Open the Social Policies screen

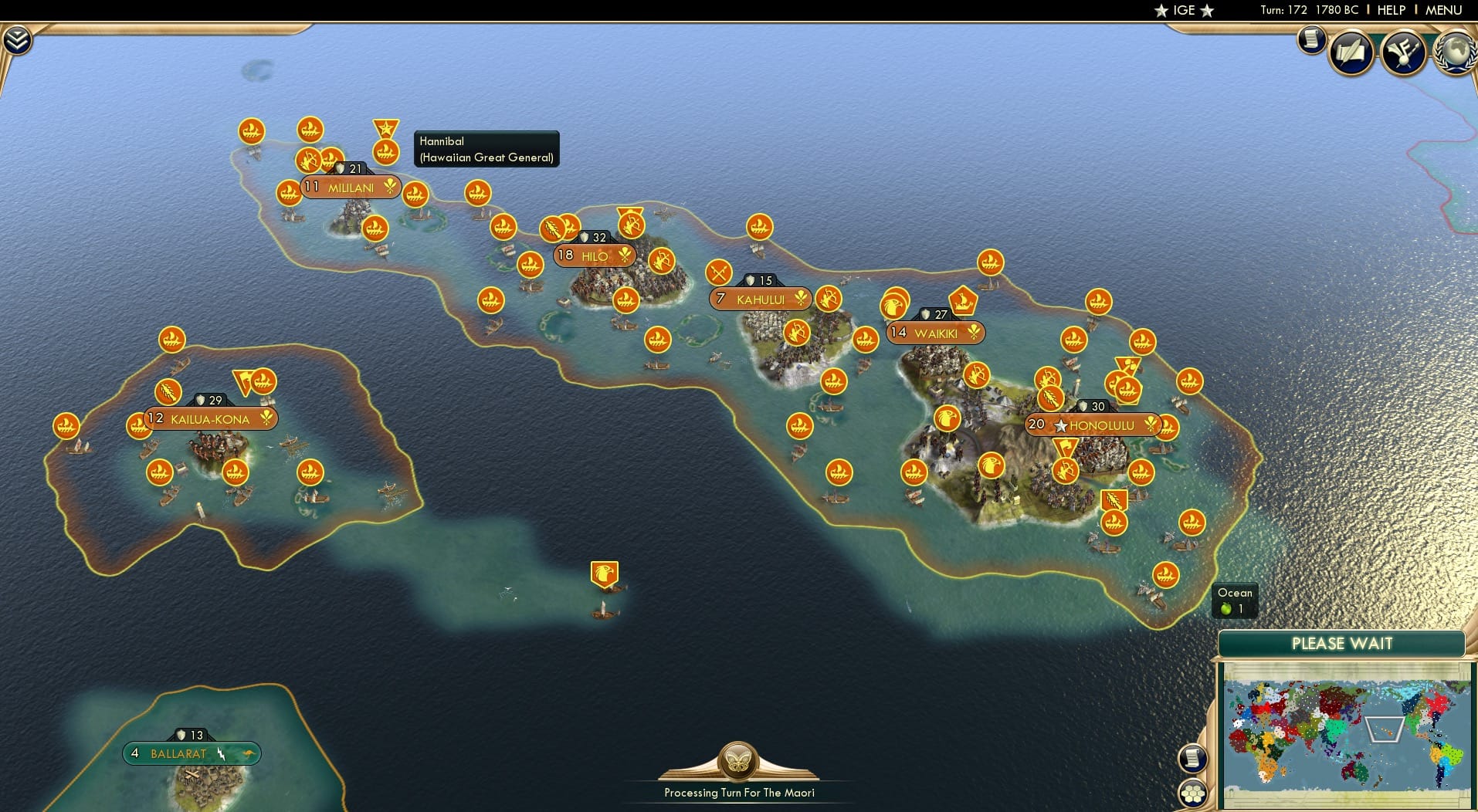pyautogui.click(x=1350, y=52)
